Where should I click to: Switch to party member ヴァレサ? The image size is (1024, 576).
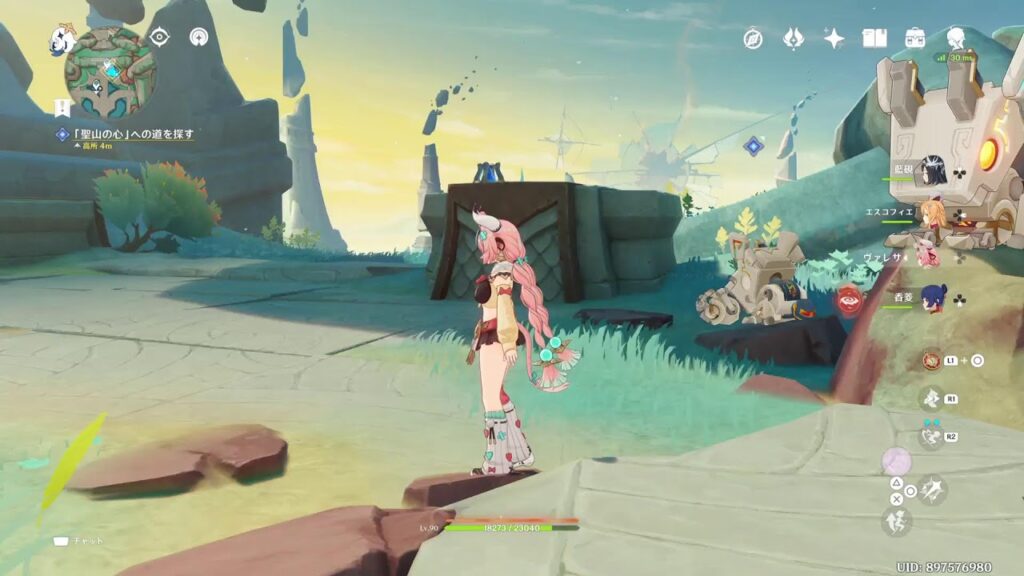pos(929,257)
